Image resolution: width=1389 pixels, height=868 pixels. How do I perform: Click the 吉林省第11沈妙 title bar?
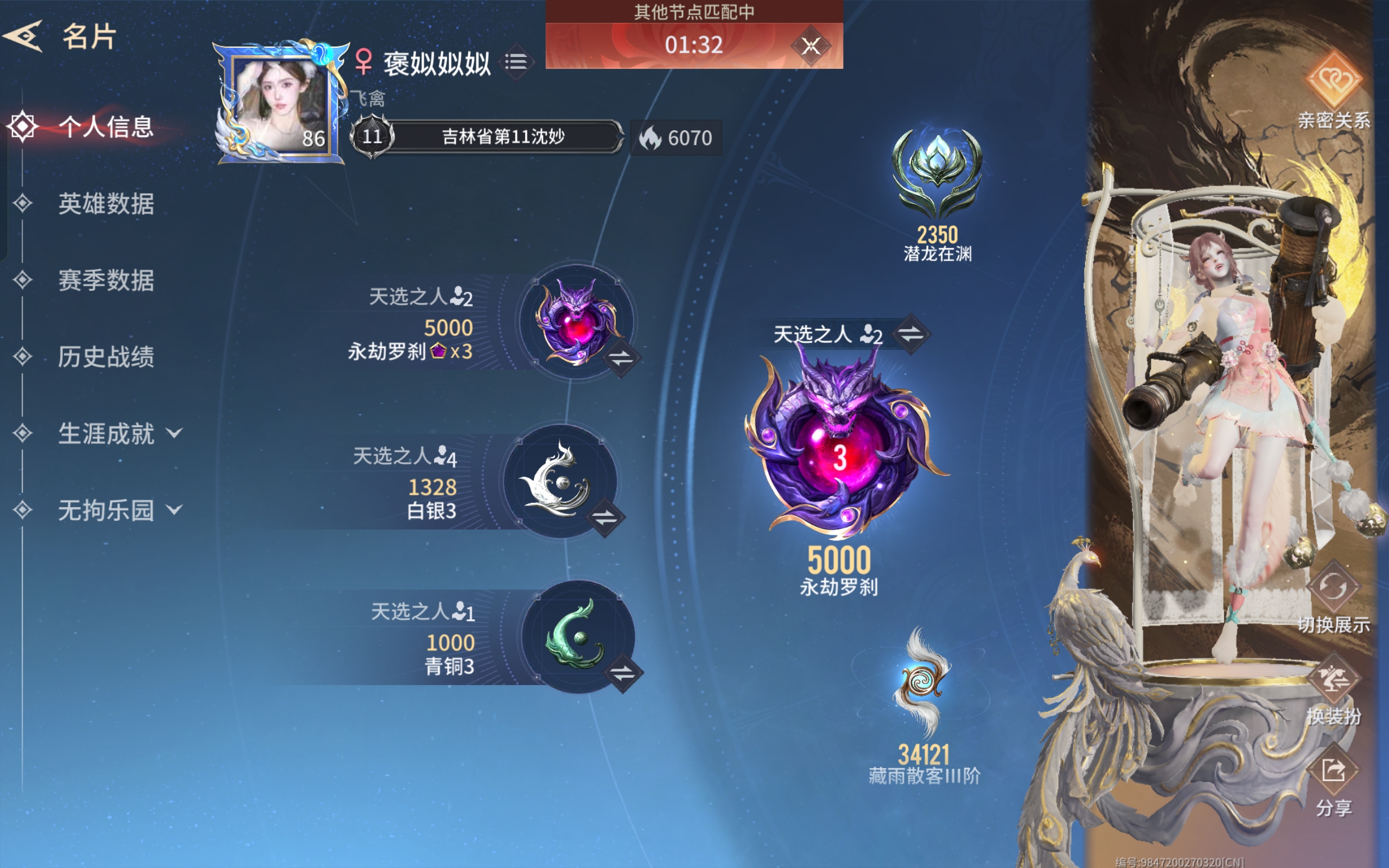point(502,137)
